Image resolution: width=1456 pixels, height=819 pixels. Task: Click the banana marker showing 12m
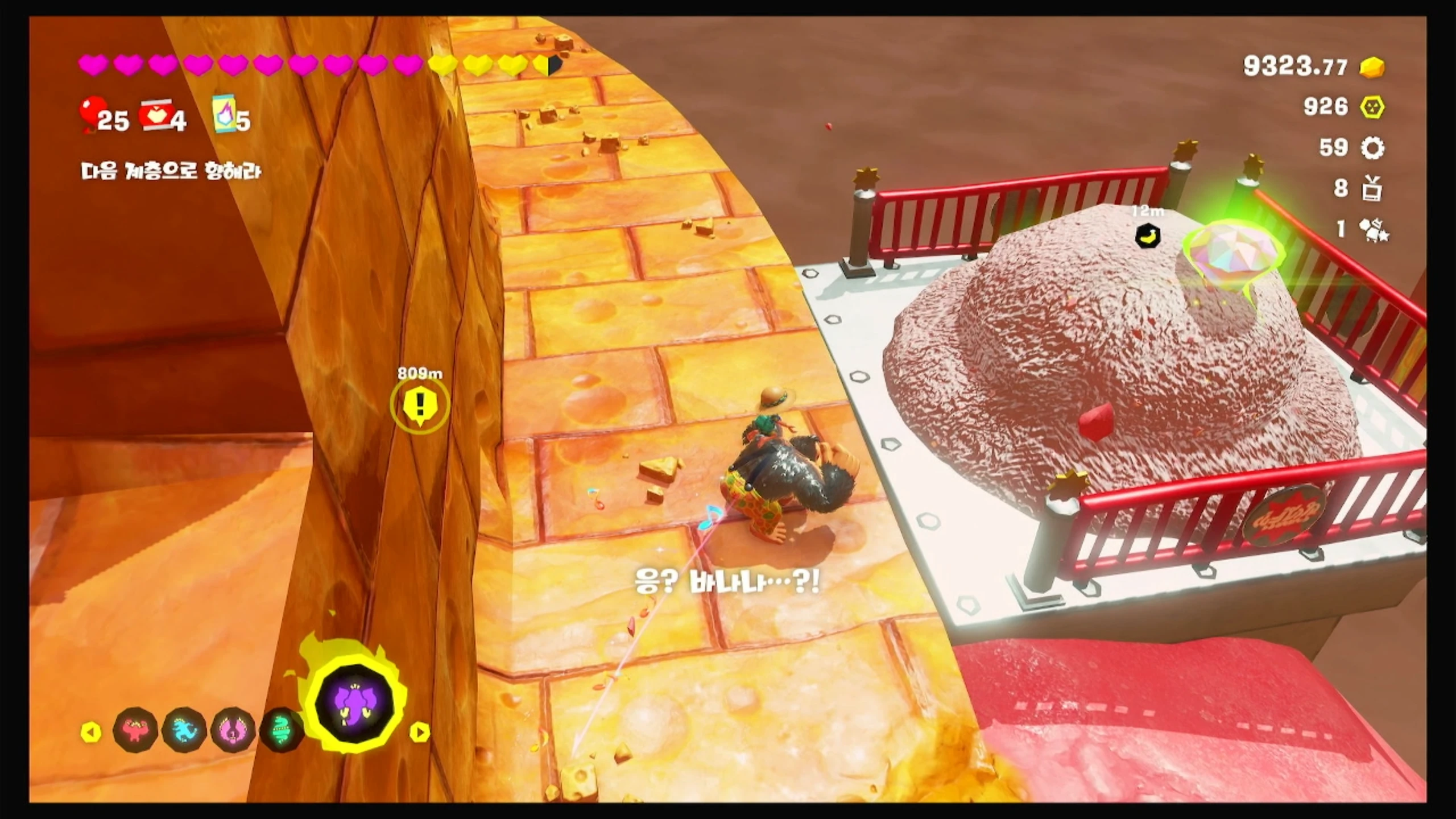click(1148, 235)
